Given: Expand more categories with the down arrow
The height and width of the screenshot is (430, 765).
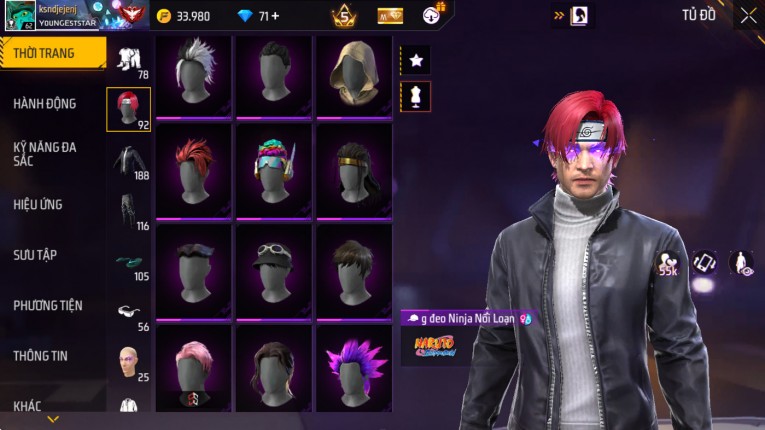Looking at the screenshot, I should [x=53, y=419].
